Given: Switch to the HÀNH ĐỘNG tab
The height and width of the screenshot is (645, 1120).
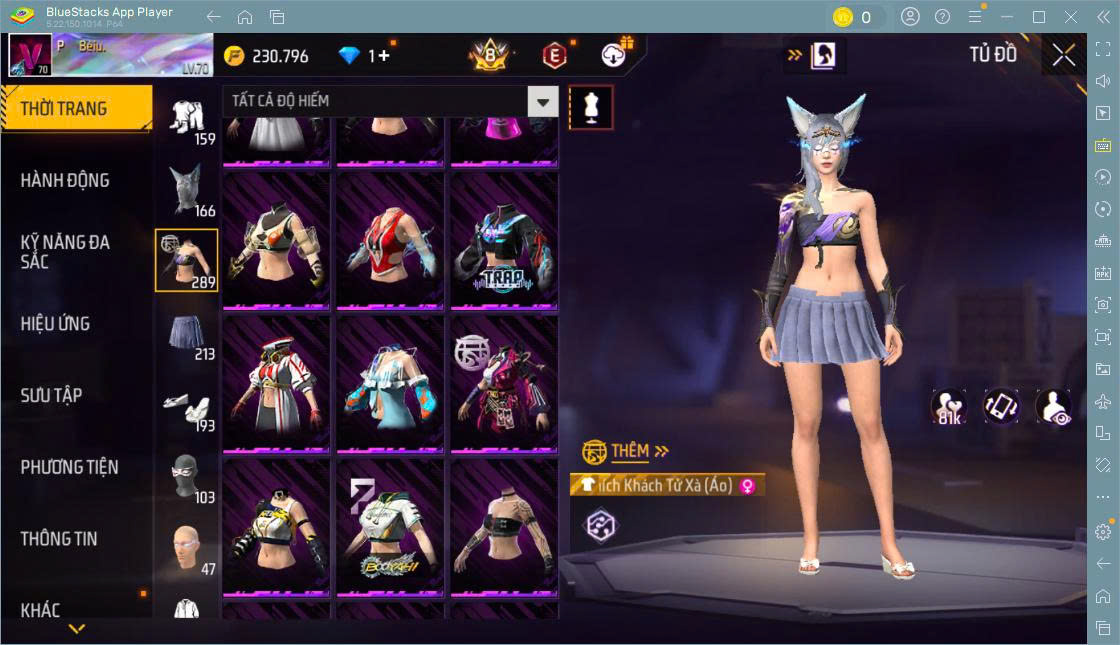Looking at the screenshot, I should coord(66,181).
